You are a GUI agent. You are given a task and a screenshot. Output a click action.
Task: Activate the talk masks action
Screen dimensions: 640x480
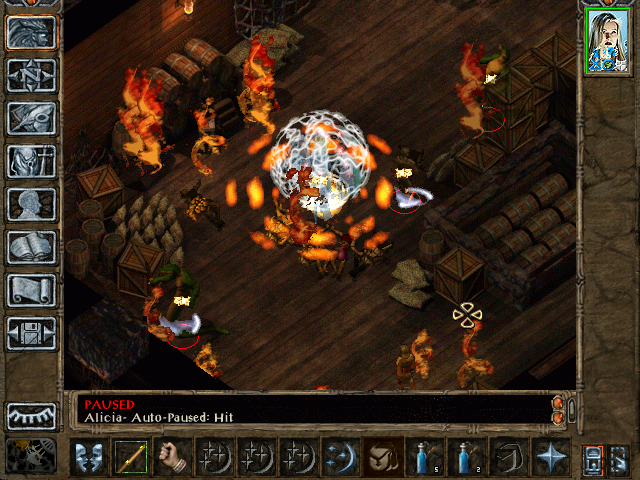(89, 457)
